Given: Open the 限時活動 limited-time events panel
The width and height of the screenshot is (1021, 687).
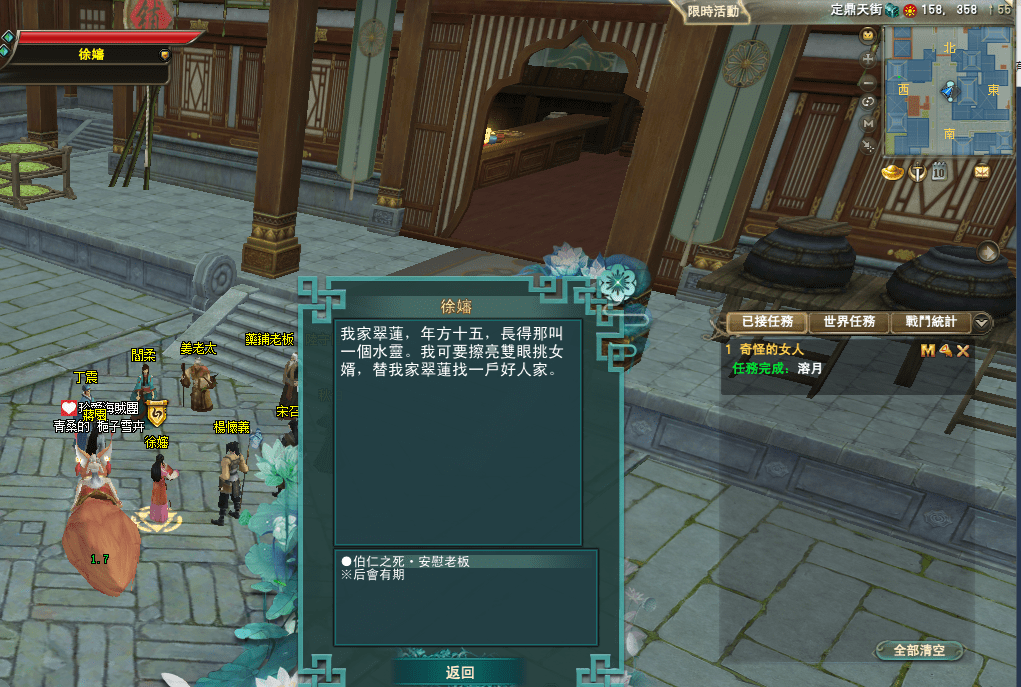Looking at the screenshot, I should click(714, 12).
